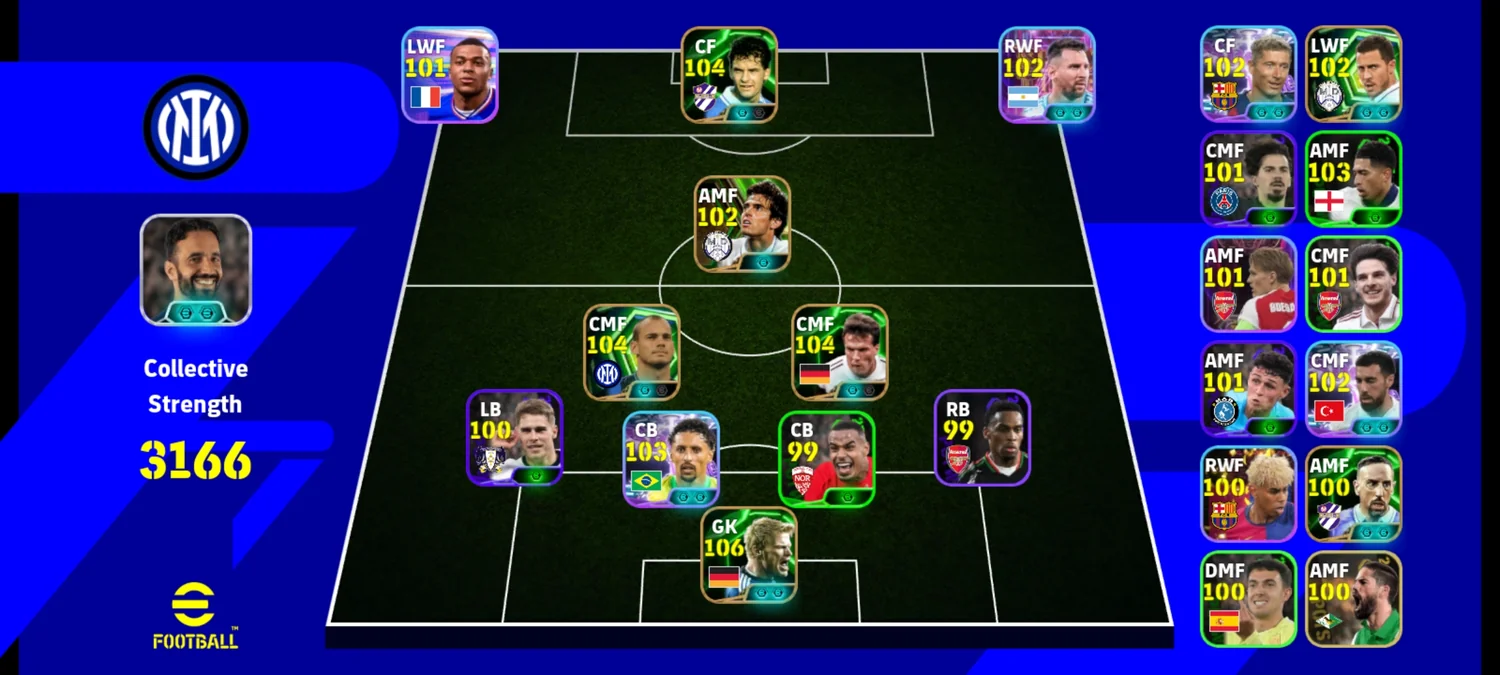Select the substitute RWF 100 card
Screen dimensions: 1500x675
[1248, 494]
